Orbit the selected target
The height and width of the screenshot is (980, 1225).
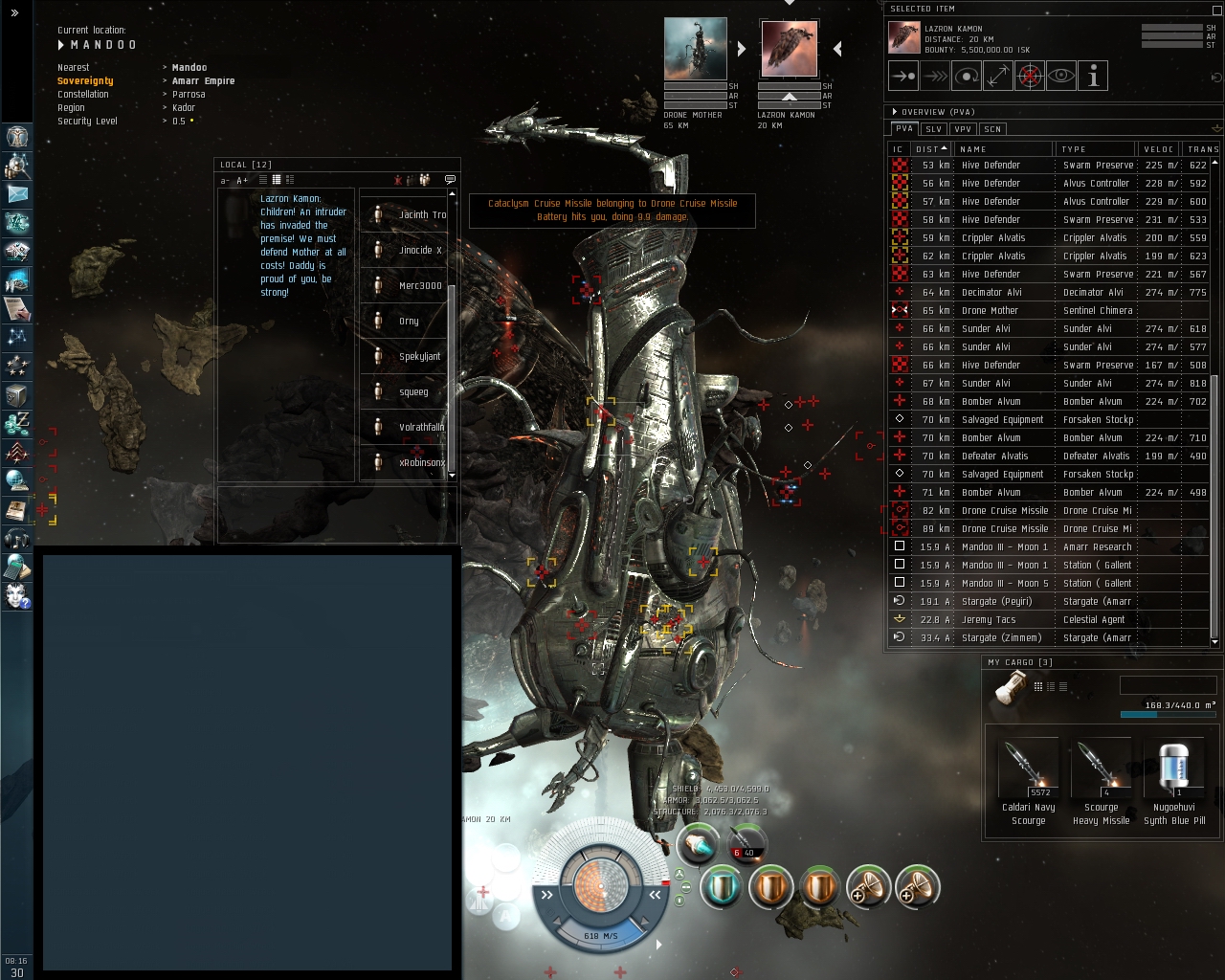point(966,76)
